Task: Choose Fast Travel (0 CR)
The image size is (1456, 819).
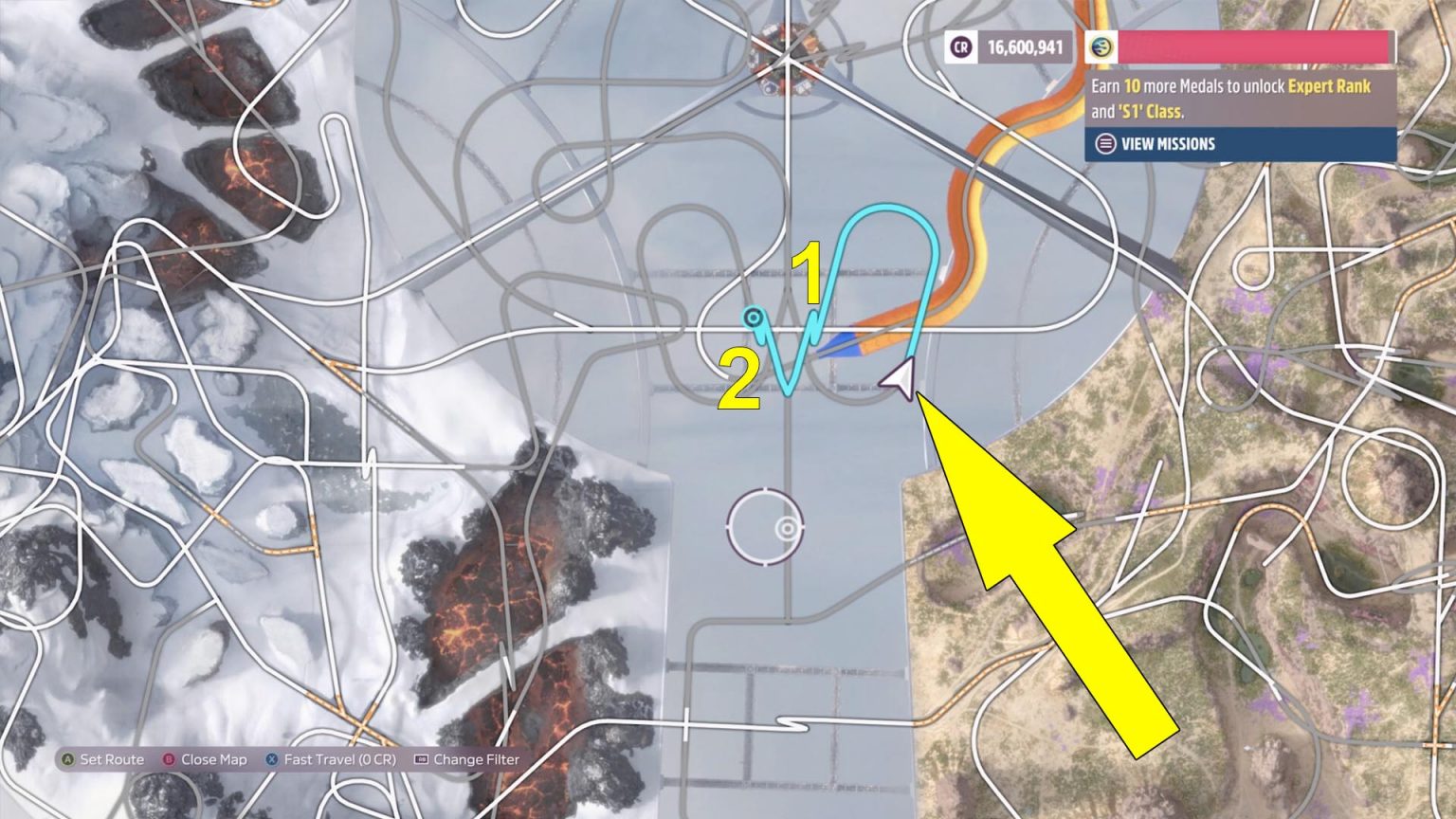Action: pyautogui.click(x=330, y=759)
